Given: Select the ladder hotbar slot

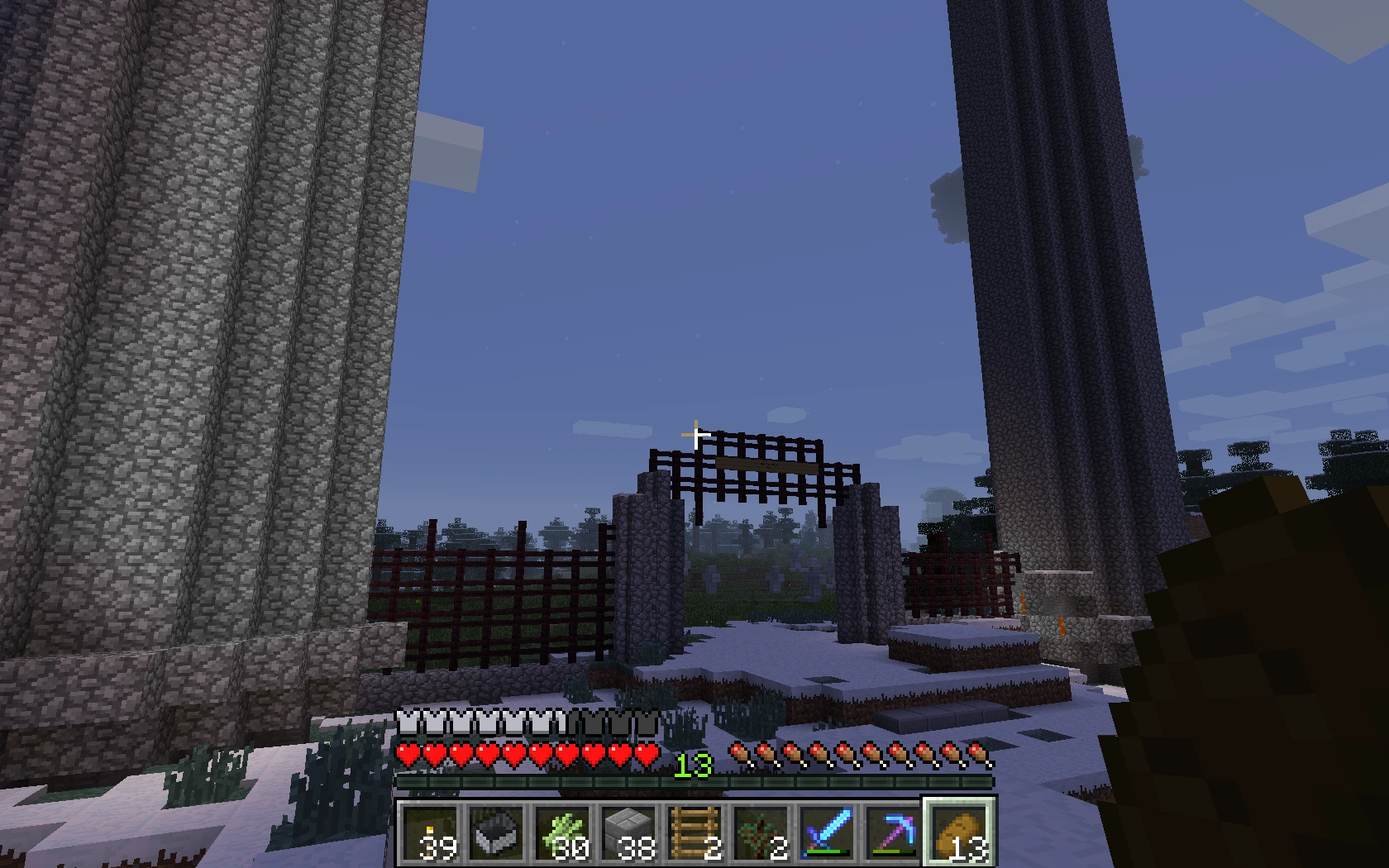Looking at the screenshot, I should pos(694,831).
